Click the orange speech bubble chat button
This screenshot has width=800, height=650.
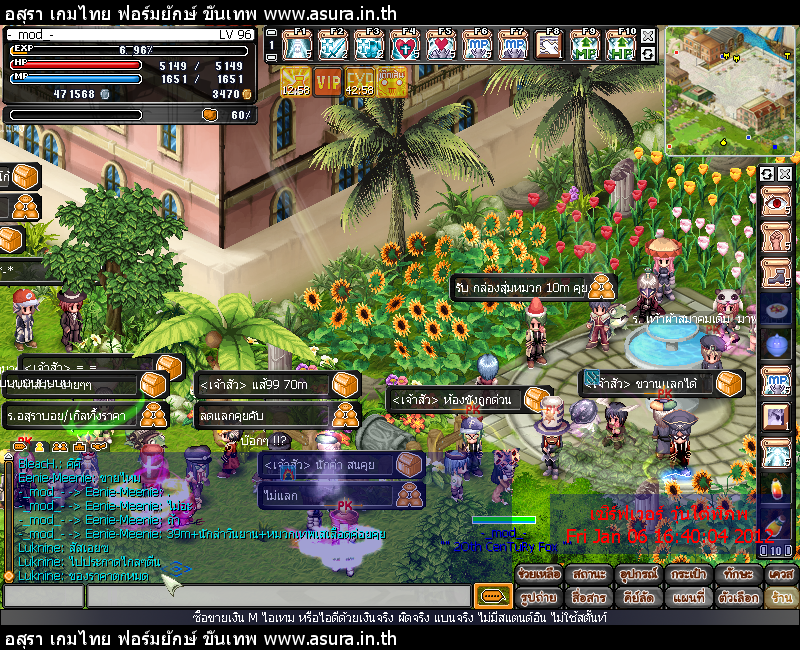(492, 597)
